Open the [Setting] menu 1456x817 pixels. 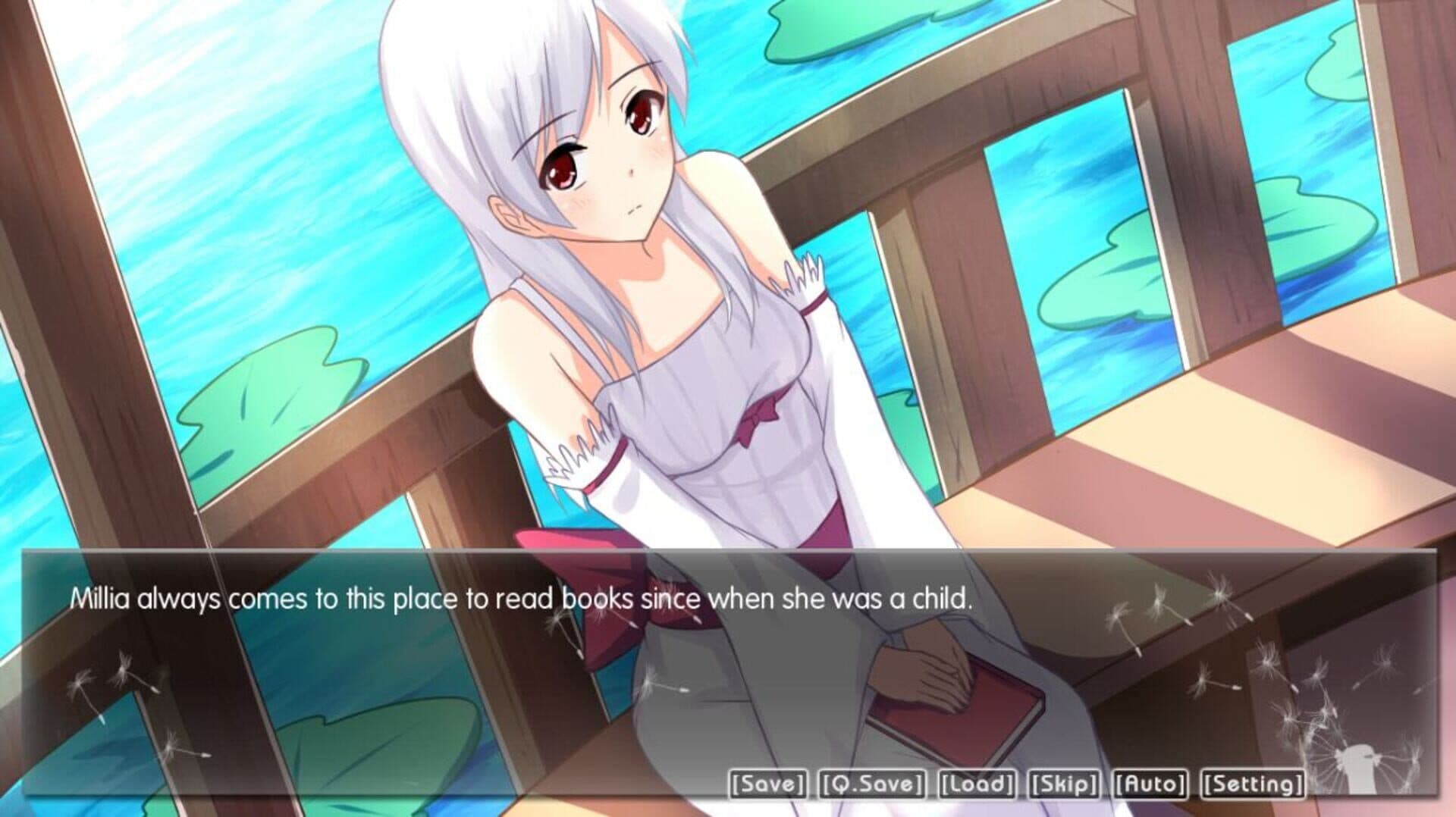(1253, 784)
